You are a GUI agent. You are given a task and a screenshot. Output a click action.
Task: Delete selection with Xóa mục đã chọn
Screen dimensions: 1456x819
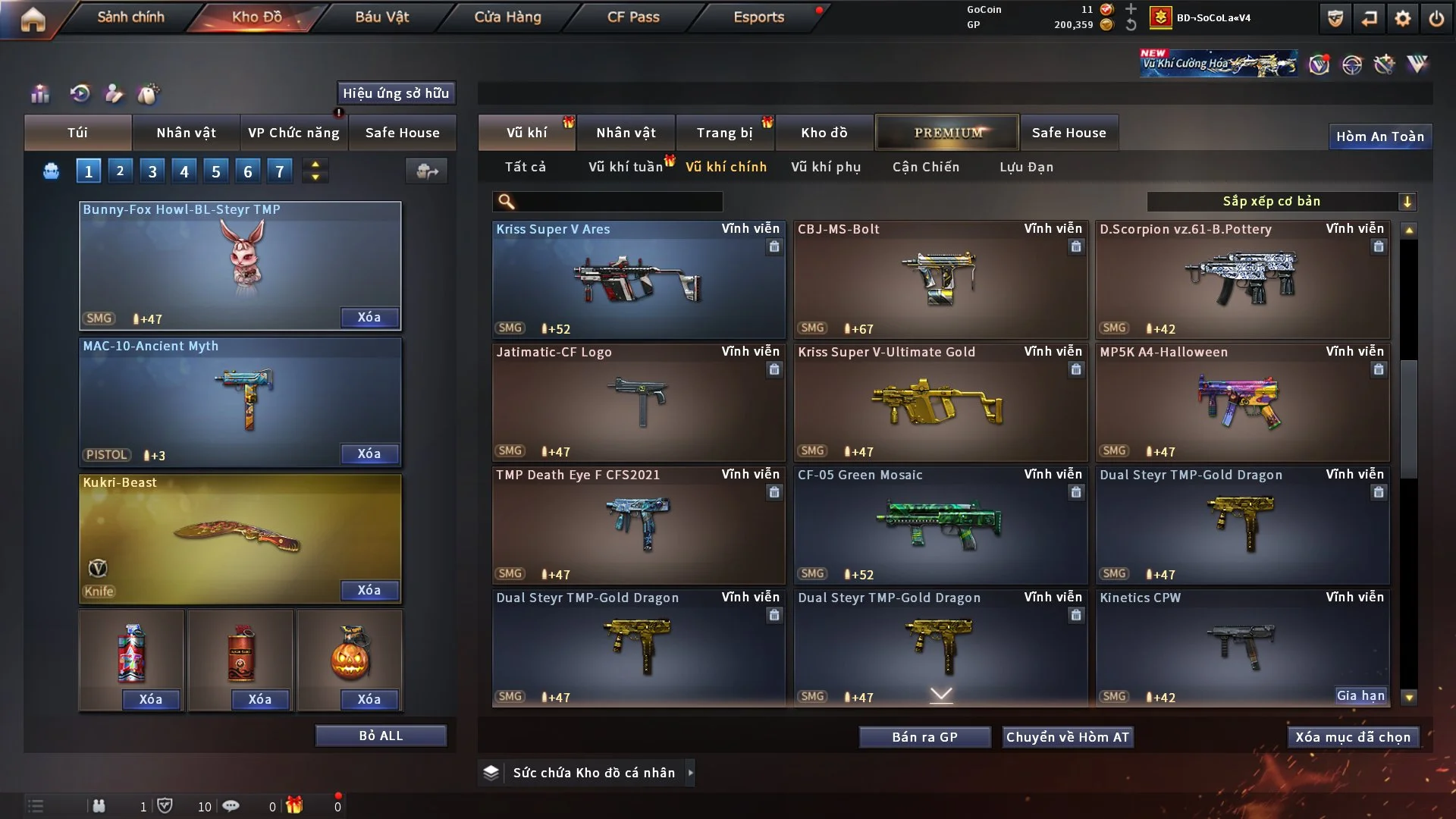1353,737
